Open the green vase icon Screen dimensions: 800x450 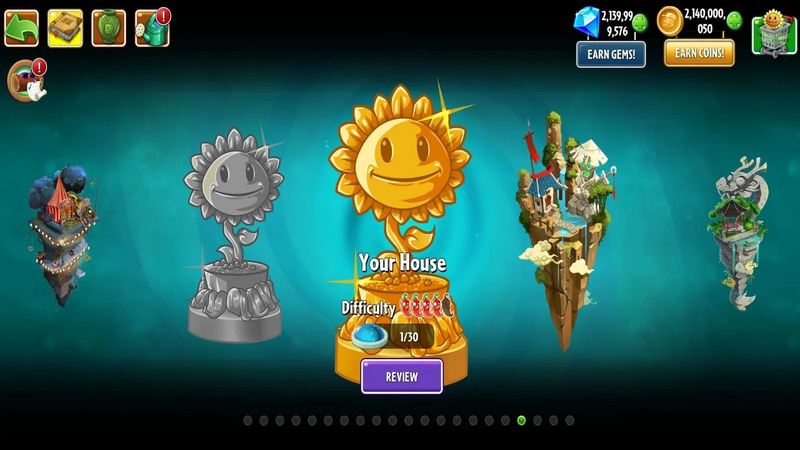(x=108, y=28)
